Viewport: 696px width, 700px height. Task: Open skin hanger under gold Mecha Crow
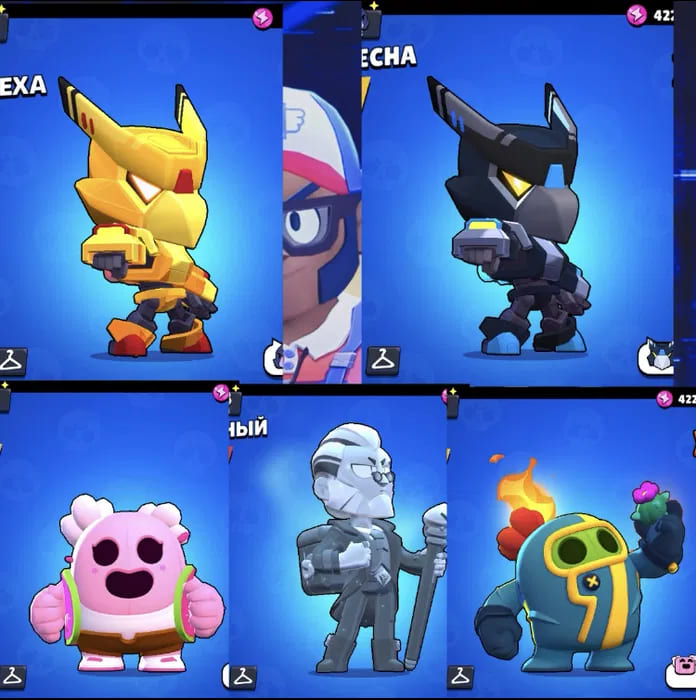[x=12, y=361]
